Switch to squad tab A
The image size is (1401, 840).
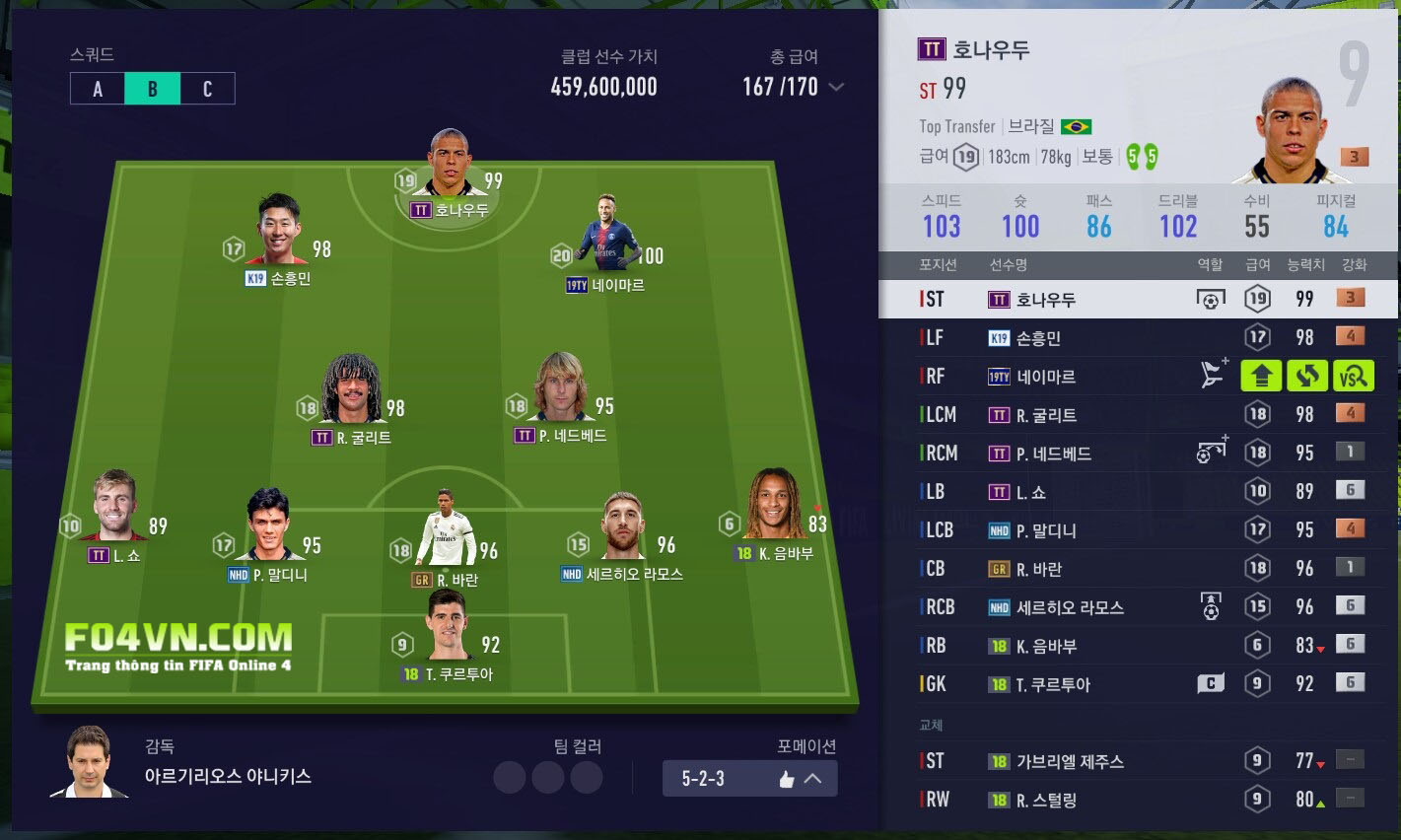[98, 89]
